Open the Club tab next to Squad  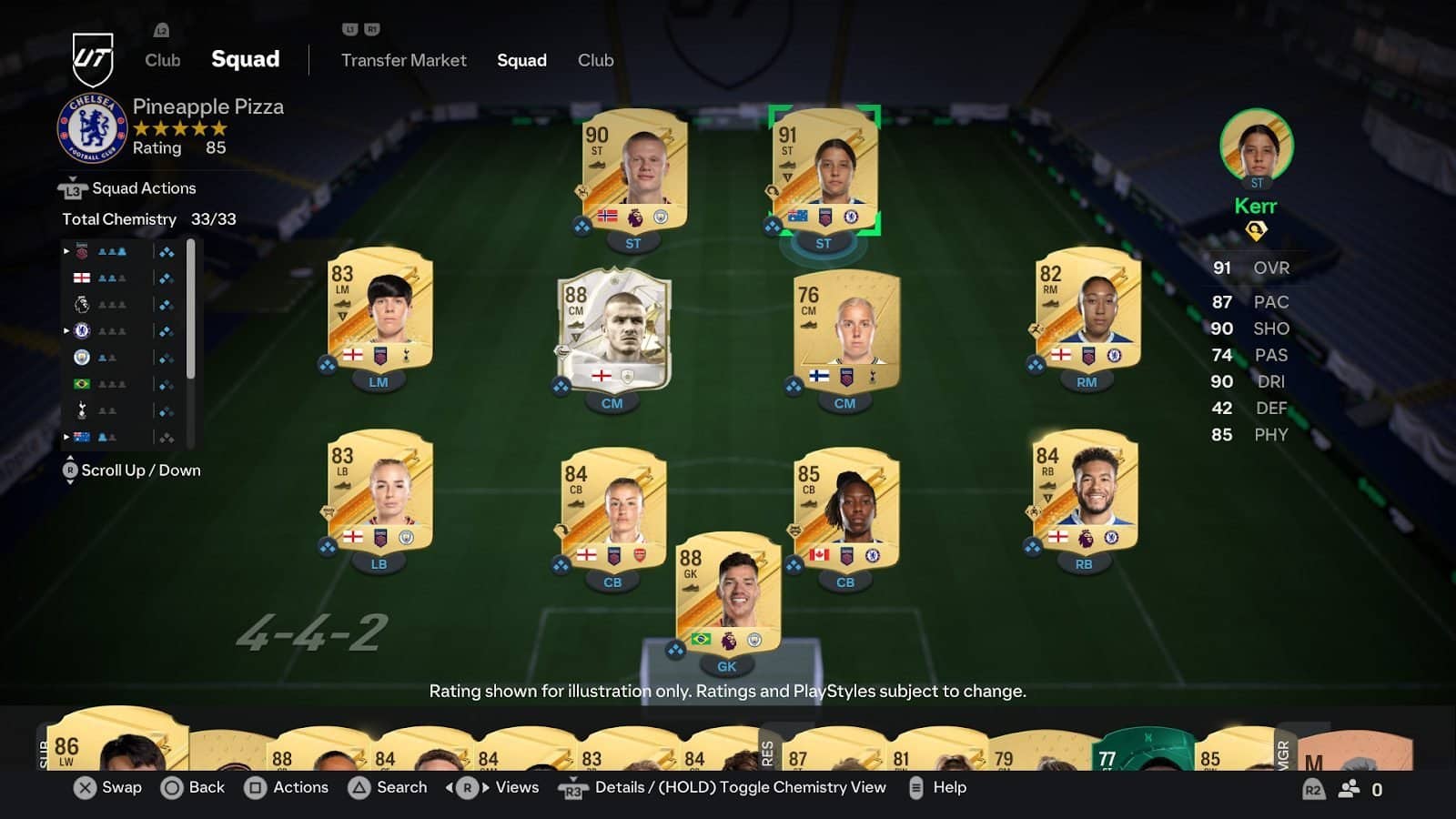[596, 60]
